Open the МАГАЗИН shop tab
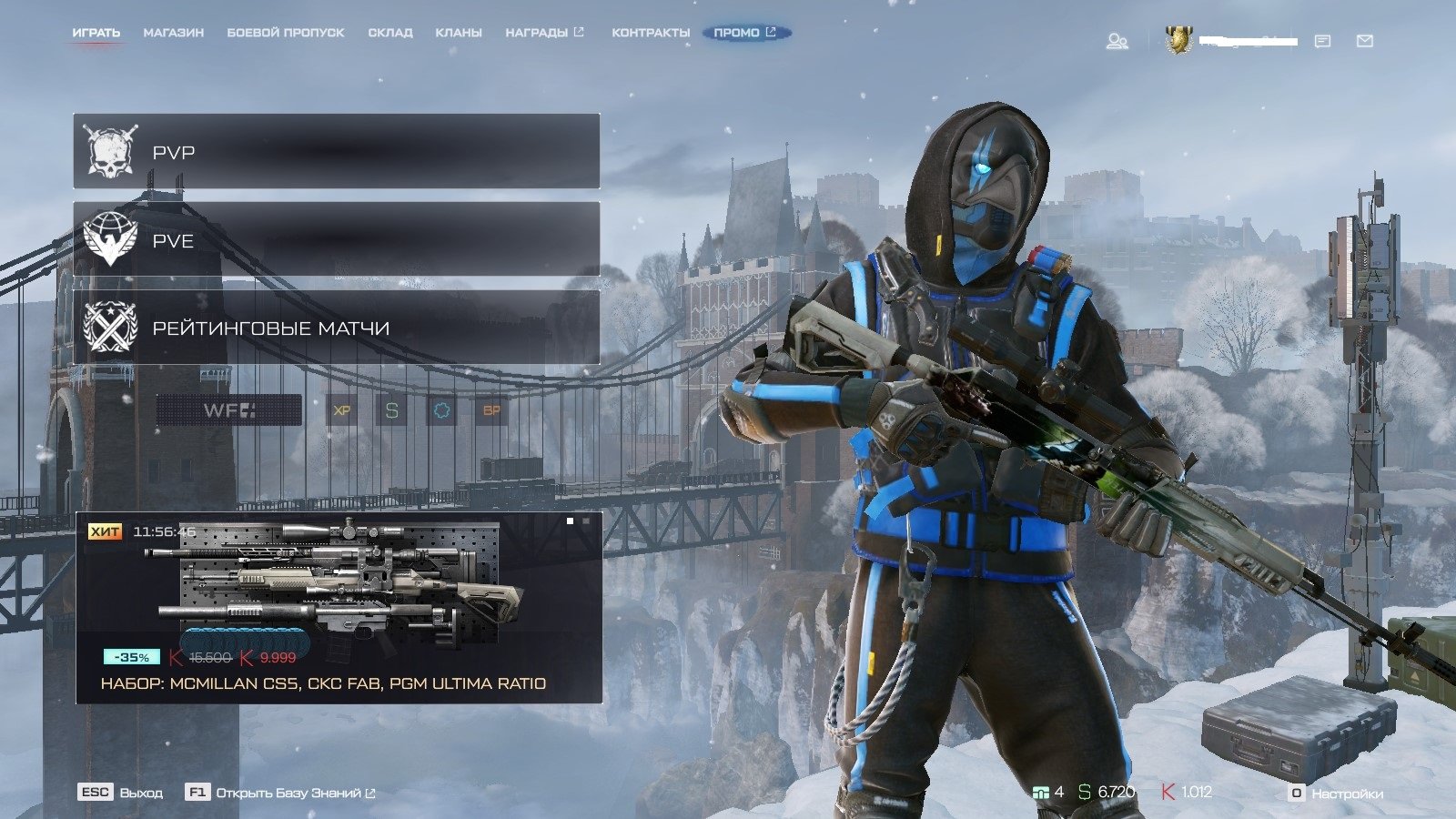The width and height of the screenshot is (1456, 819). pyautogui.click(x=173, y=33)
